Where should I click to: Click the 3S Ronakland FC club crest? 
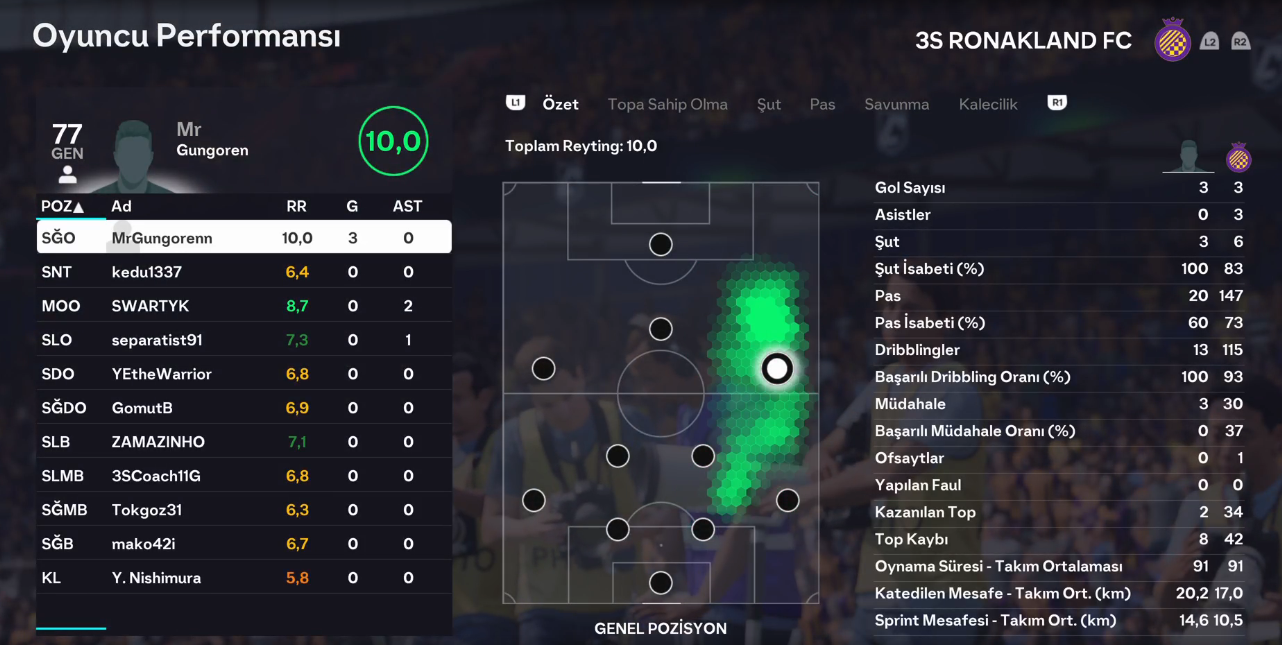[x=1172, y=41]
